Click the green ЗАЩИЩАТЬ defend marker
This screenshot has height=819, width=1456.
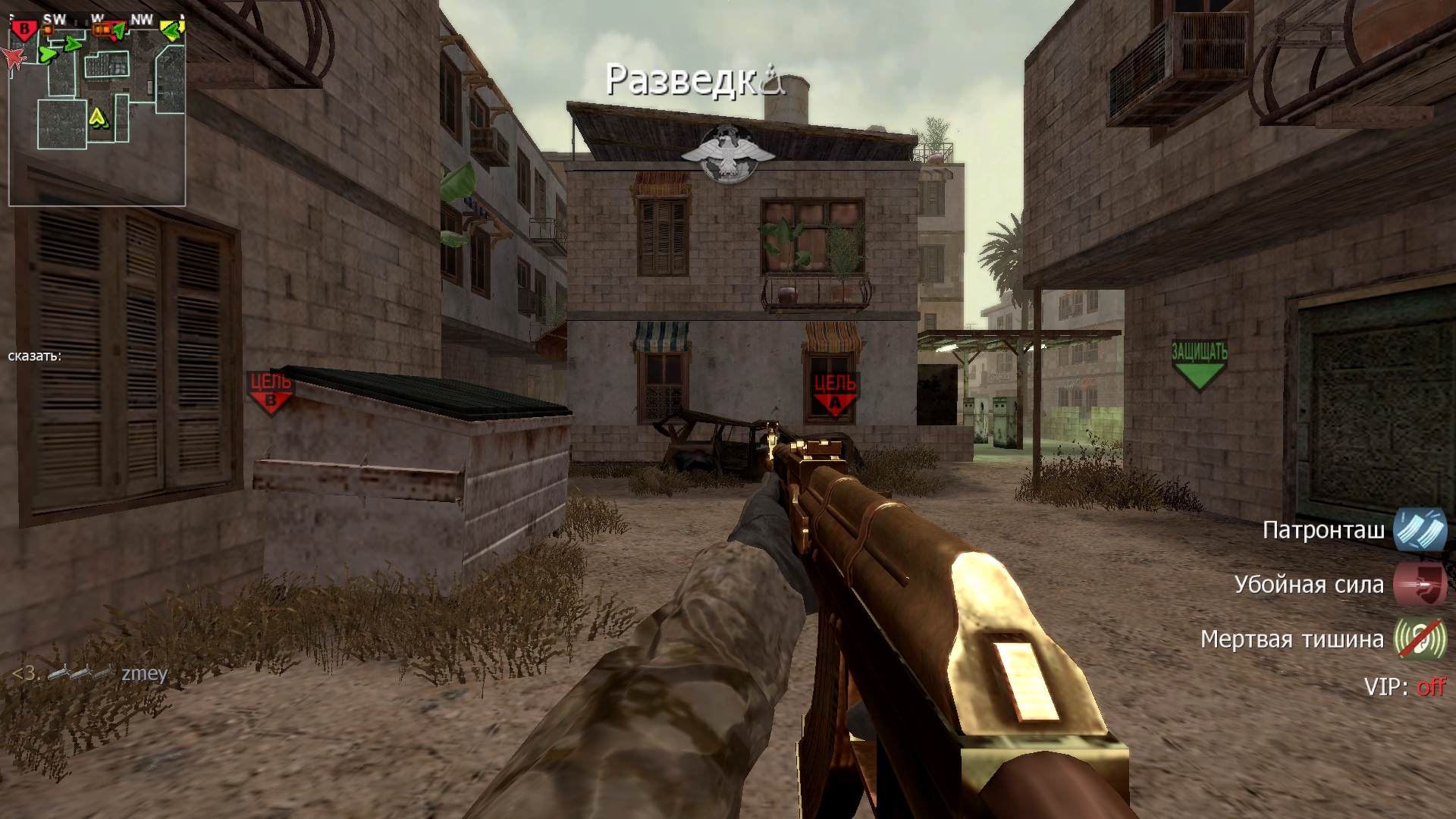tap(1199, 365)
